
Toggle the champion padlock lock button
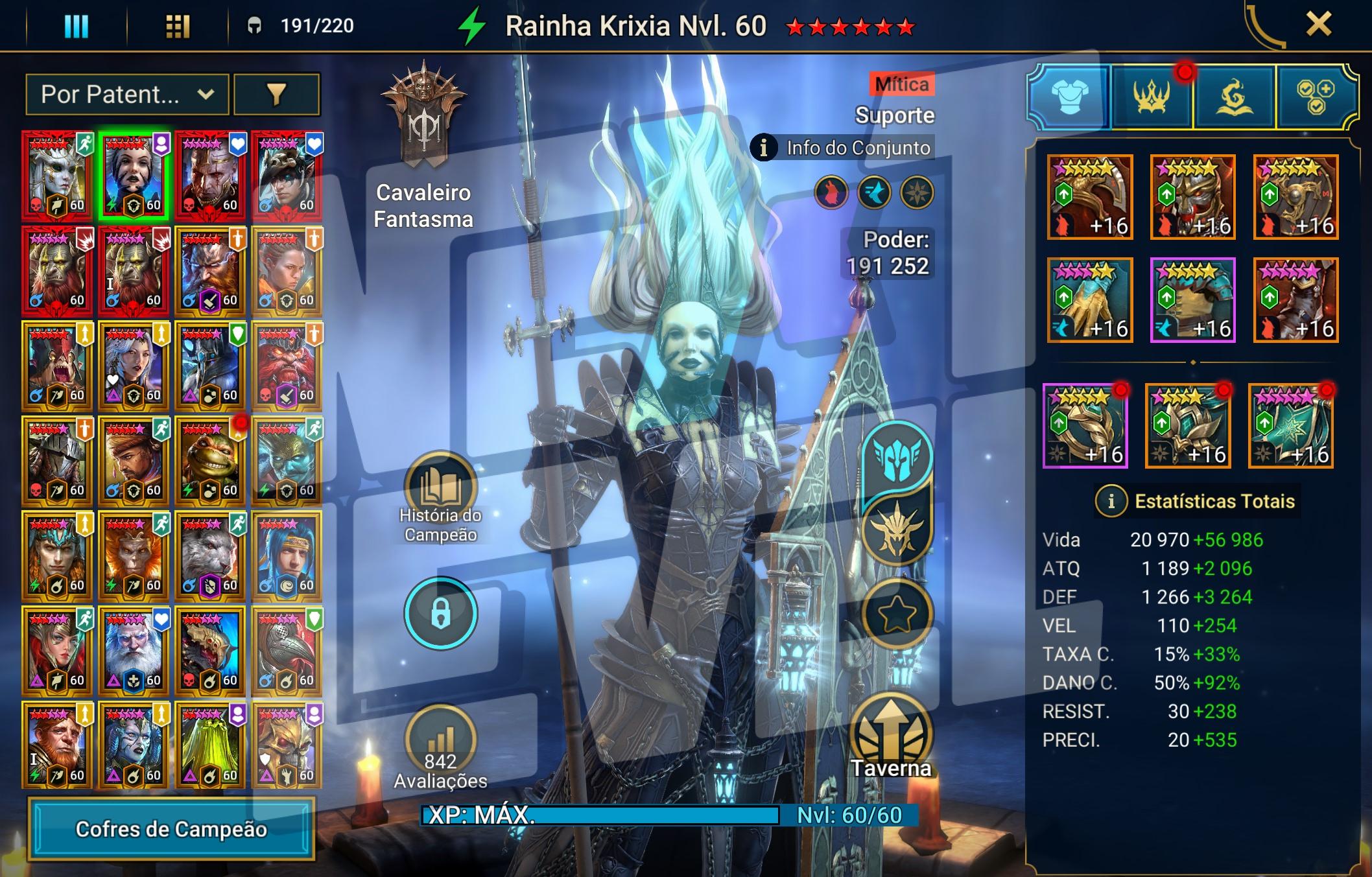click(440, 613)
